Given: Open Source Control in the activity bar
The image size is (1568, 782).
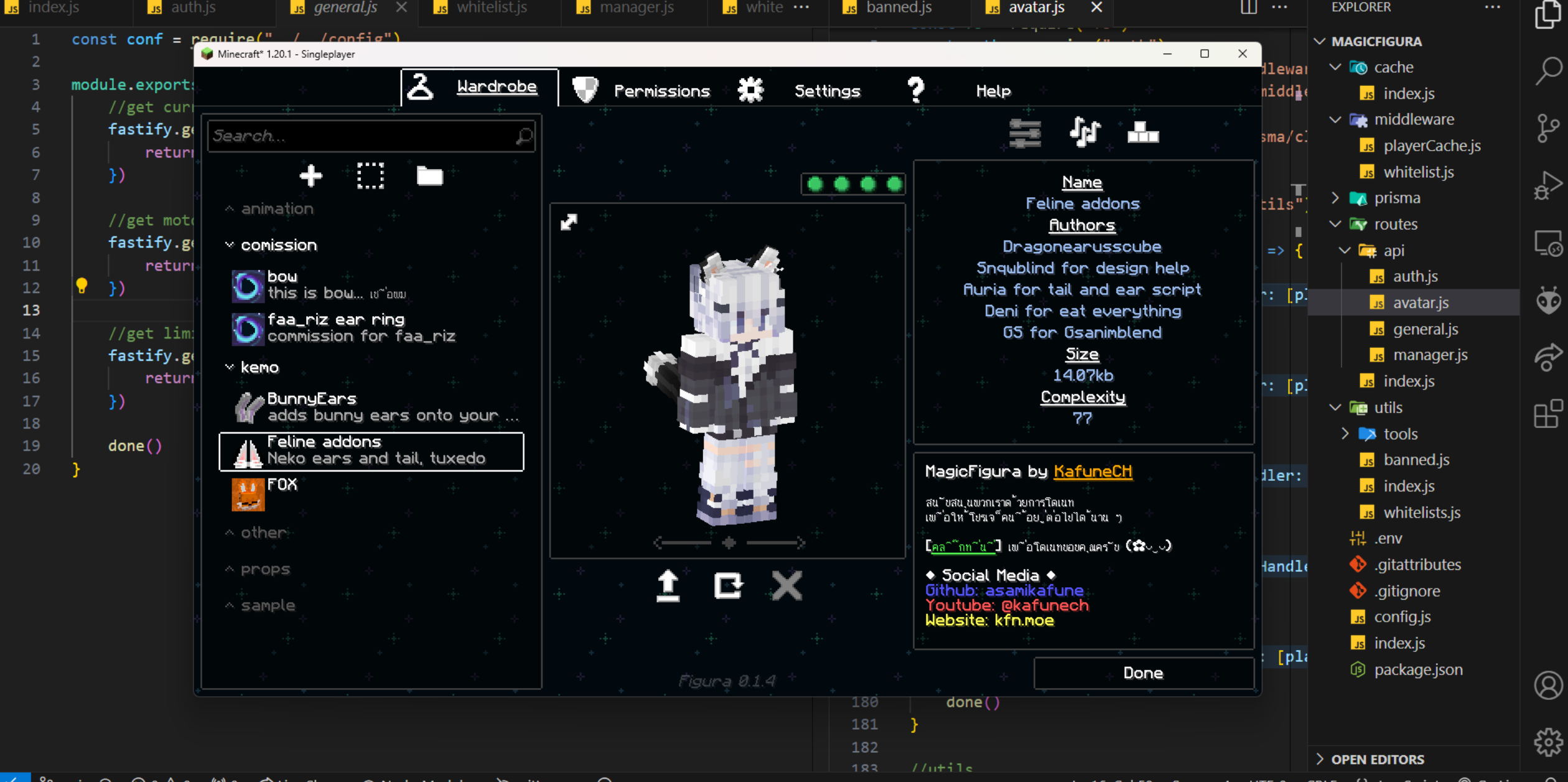Looking at the screenshot, I should point(1549,128).
